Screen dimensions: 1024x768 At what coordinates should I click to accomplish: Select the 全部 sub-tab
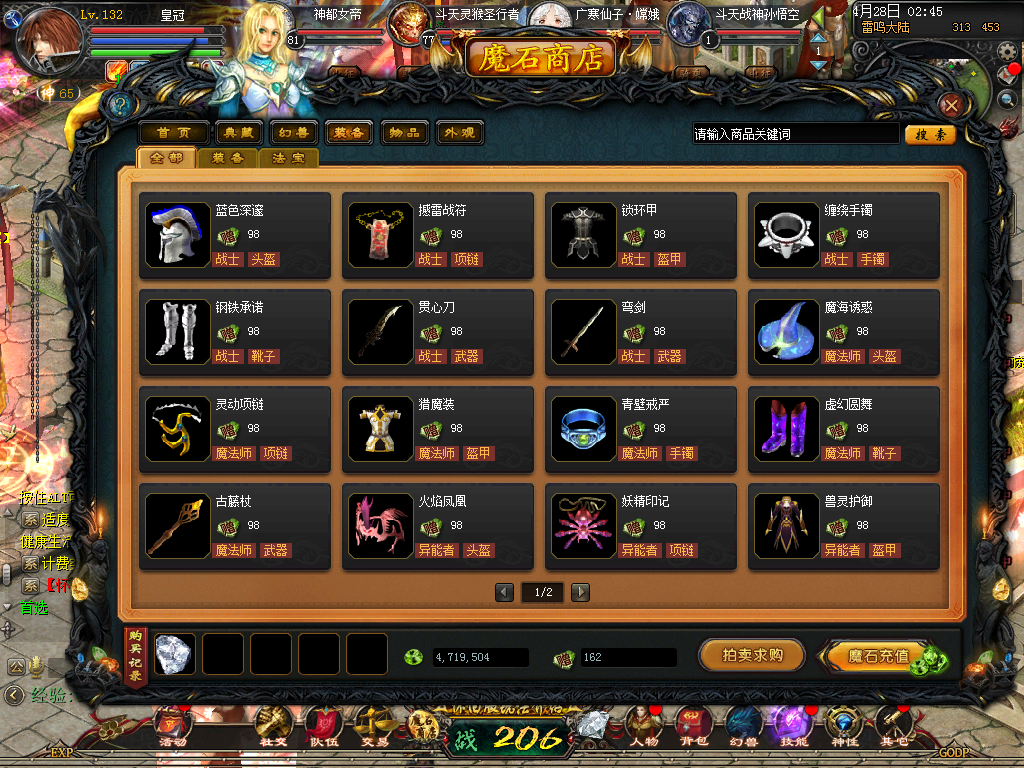point(166,158)
